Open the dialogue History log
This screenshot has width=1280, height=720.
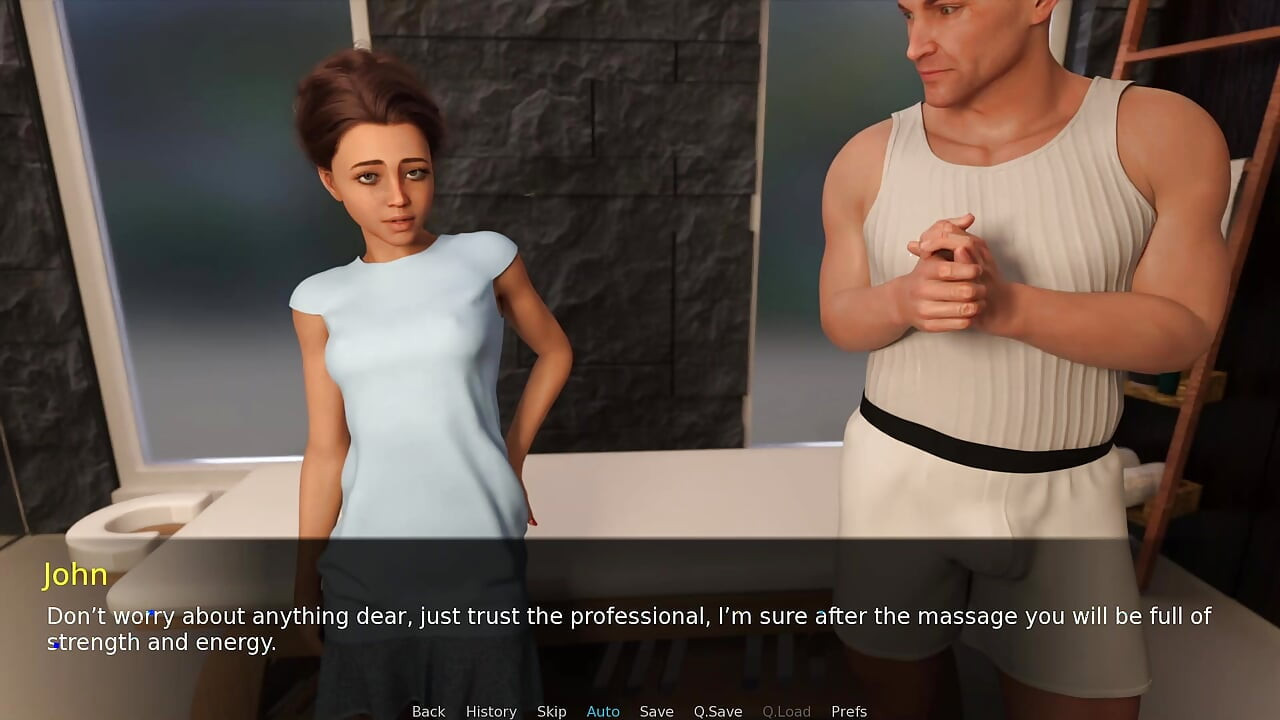point(491,711)
